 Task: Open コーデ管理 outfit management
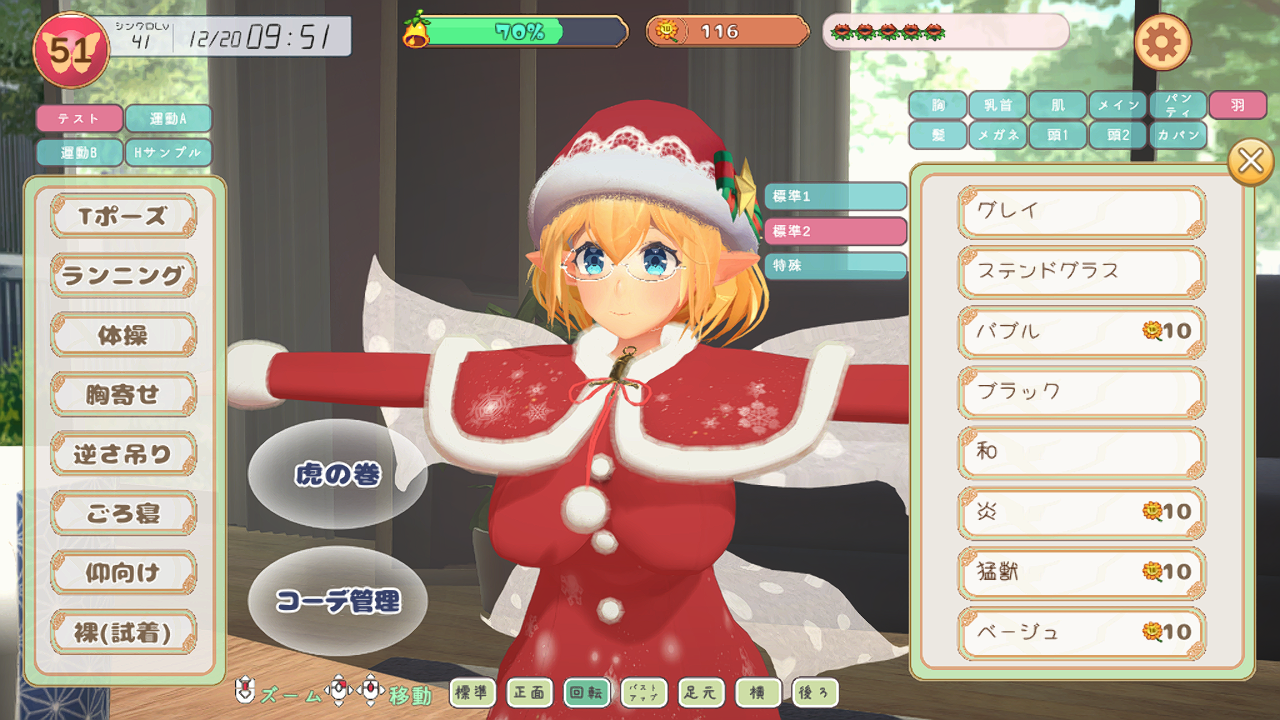pos(337,601)
